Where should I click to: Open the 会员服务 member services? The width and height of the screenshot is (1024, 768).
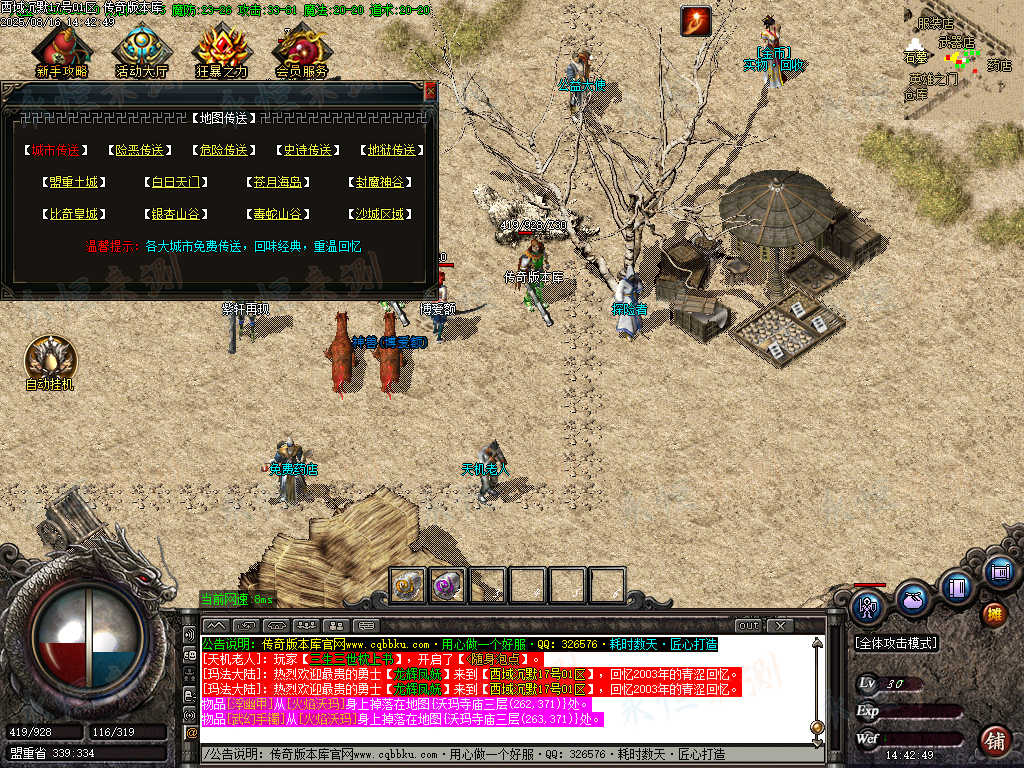(301, 50)
